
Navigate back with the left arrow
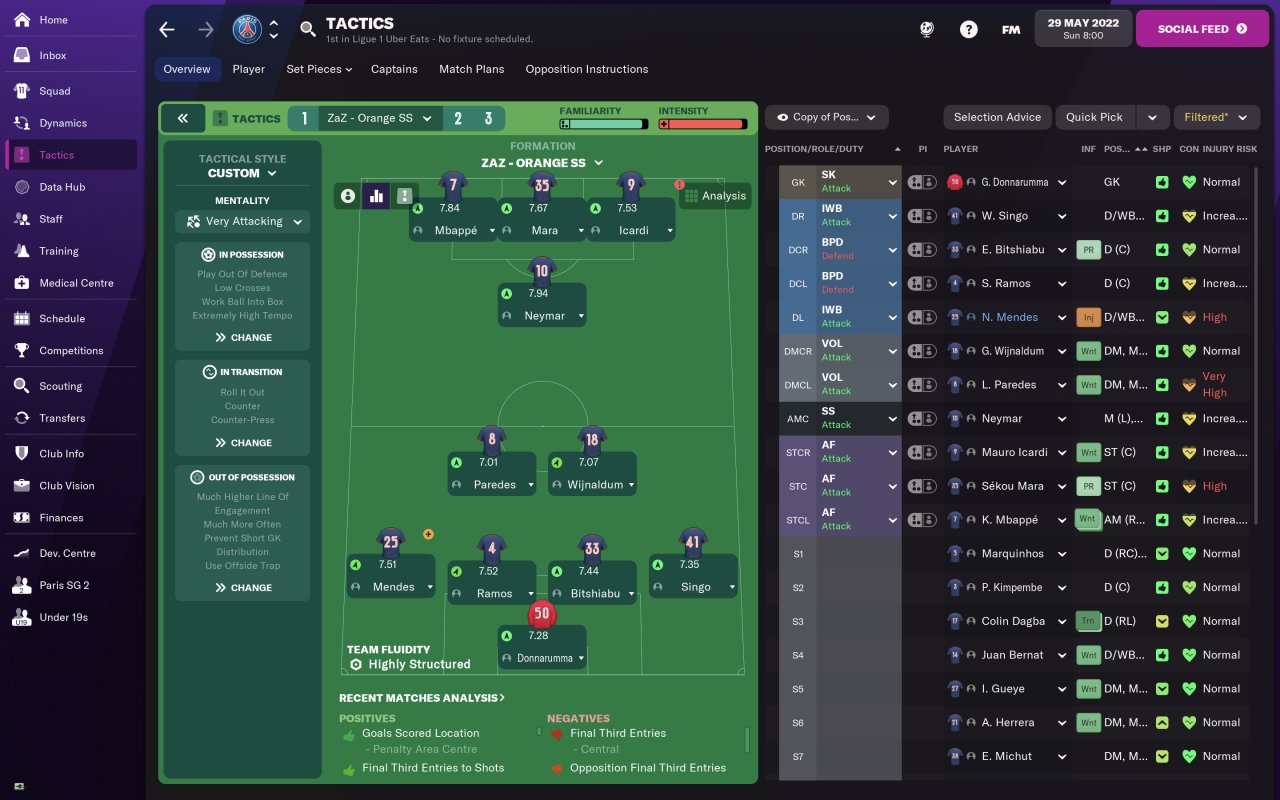tap(167, 29)
